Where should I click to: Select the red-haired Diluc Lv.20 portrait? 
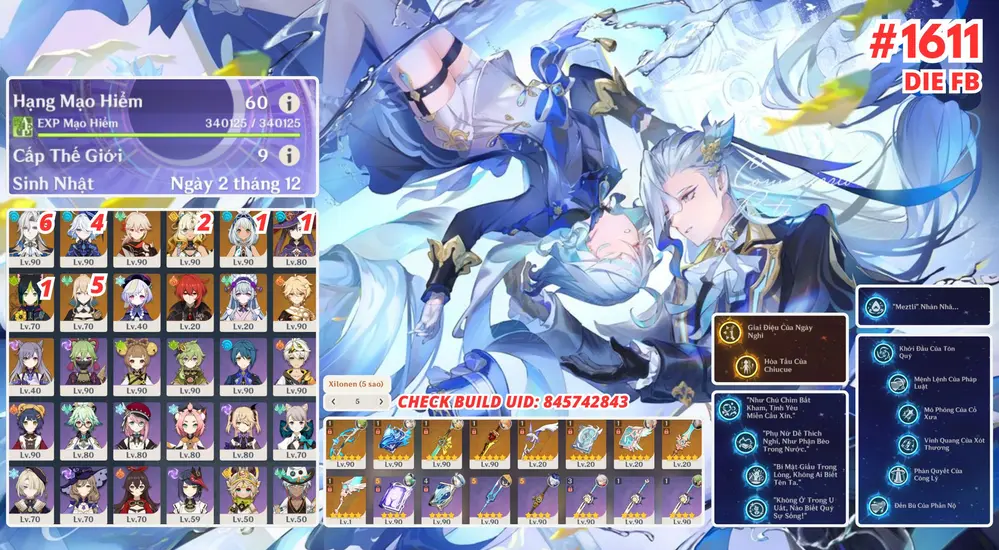[x=190, y=298]
